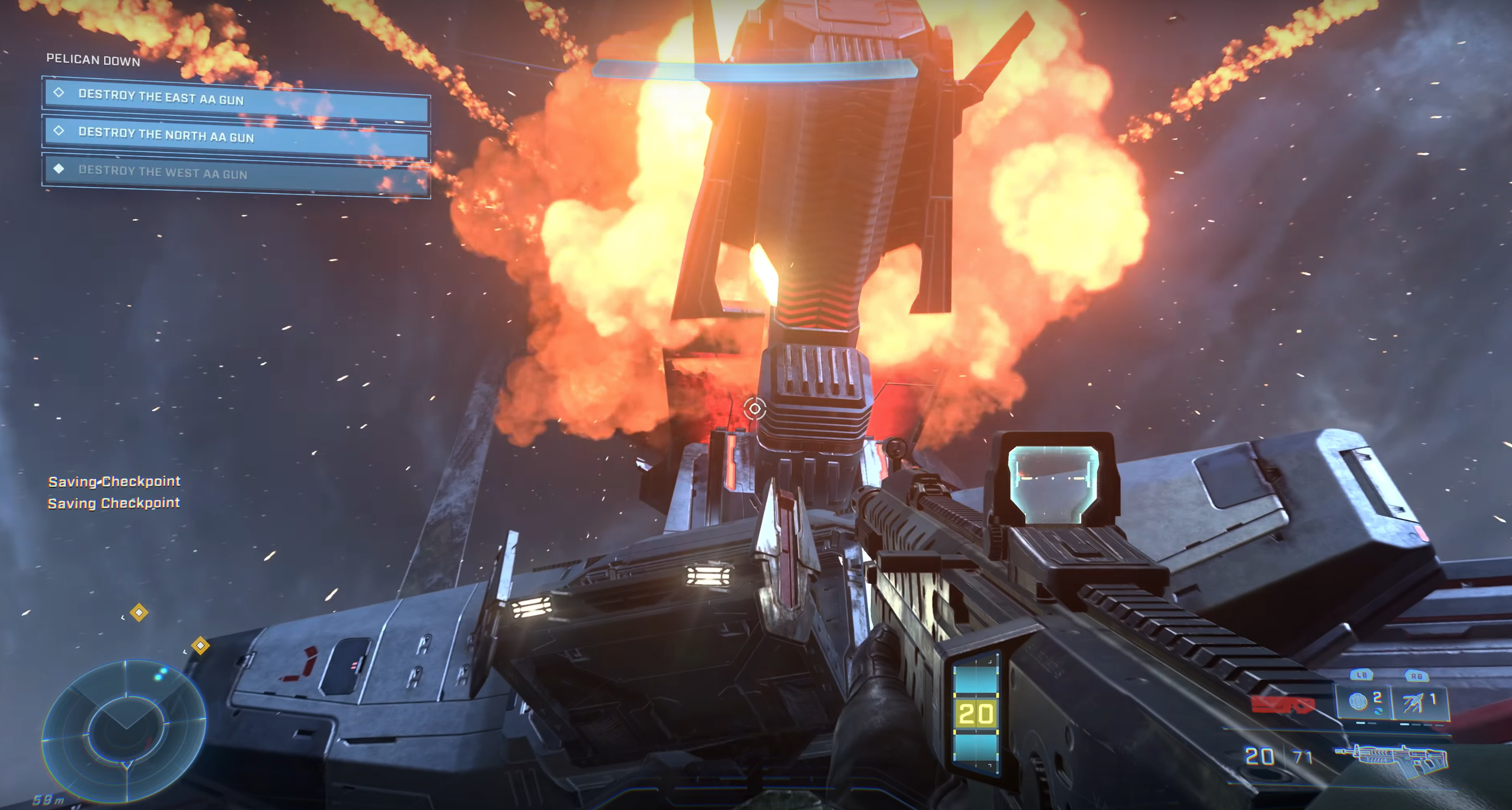This screenshot has width=1512, height=810.
Task: Click the circular motion tracker radar
Action: tap(124, 730)
